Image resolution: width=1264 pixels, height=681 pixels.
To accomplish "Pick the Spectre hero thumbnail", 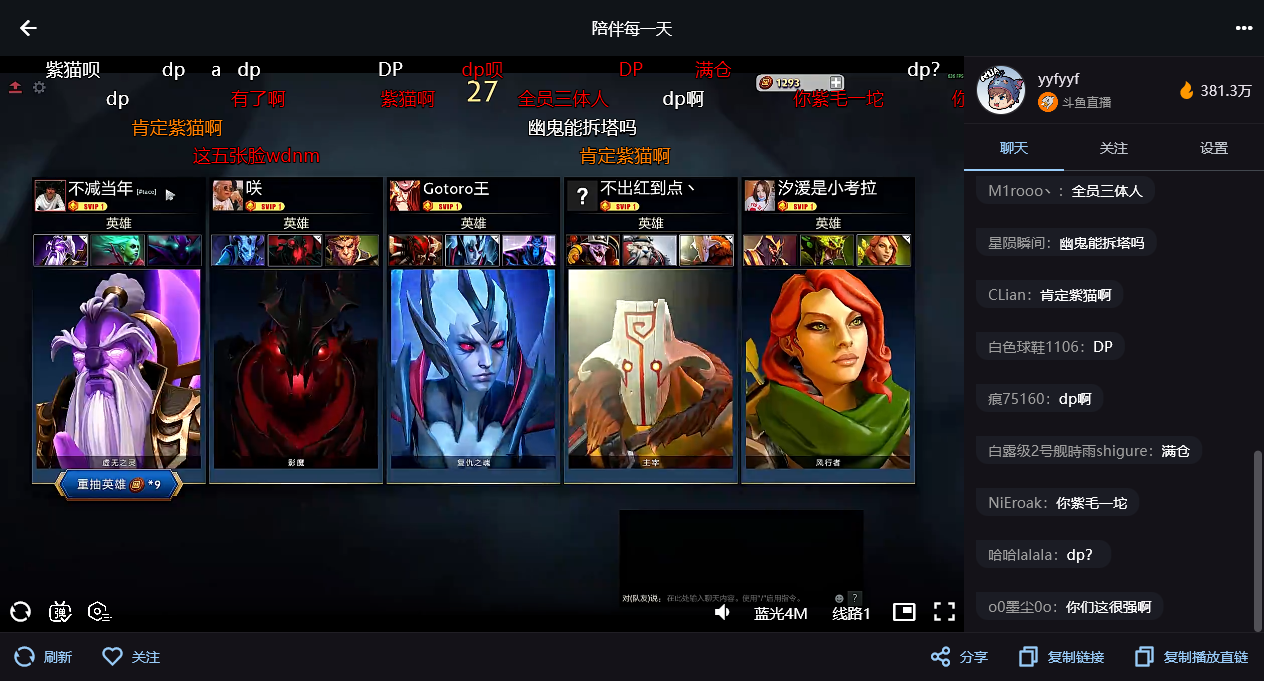I will (174, 250).
